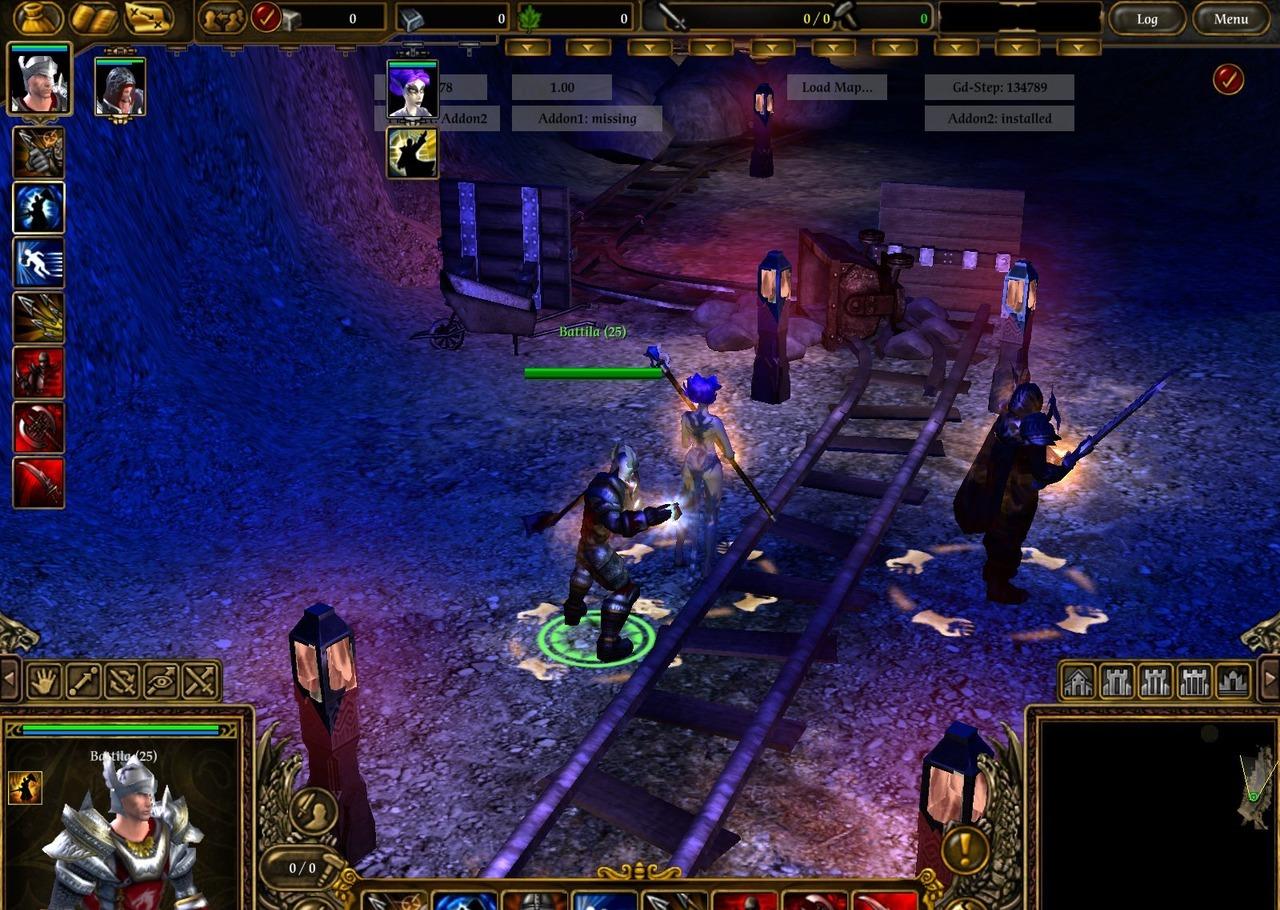This screenshot has height=910, width=1280.
Task: Select the silver-helmeted avatar portrait
Action: pos(40,79)
